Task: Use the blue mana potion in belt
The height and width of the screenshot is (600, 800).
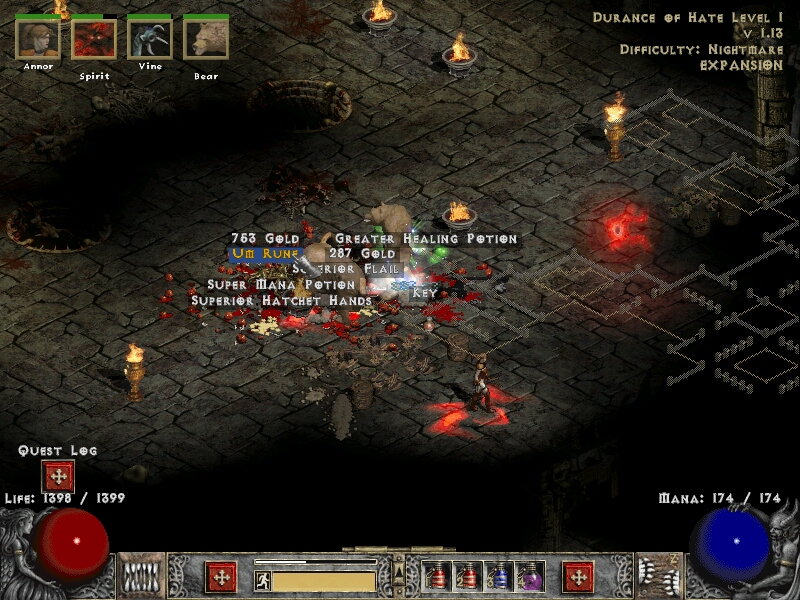Action: [x=500, y=577]
